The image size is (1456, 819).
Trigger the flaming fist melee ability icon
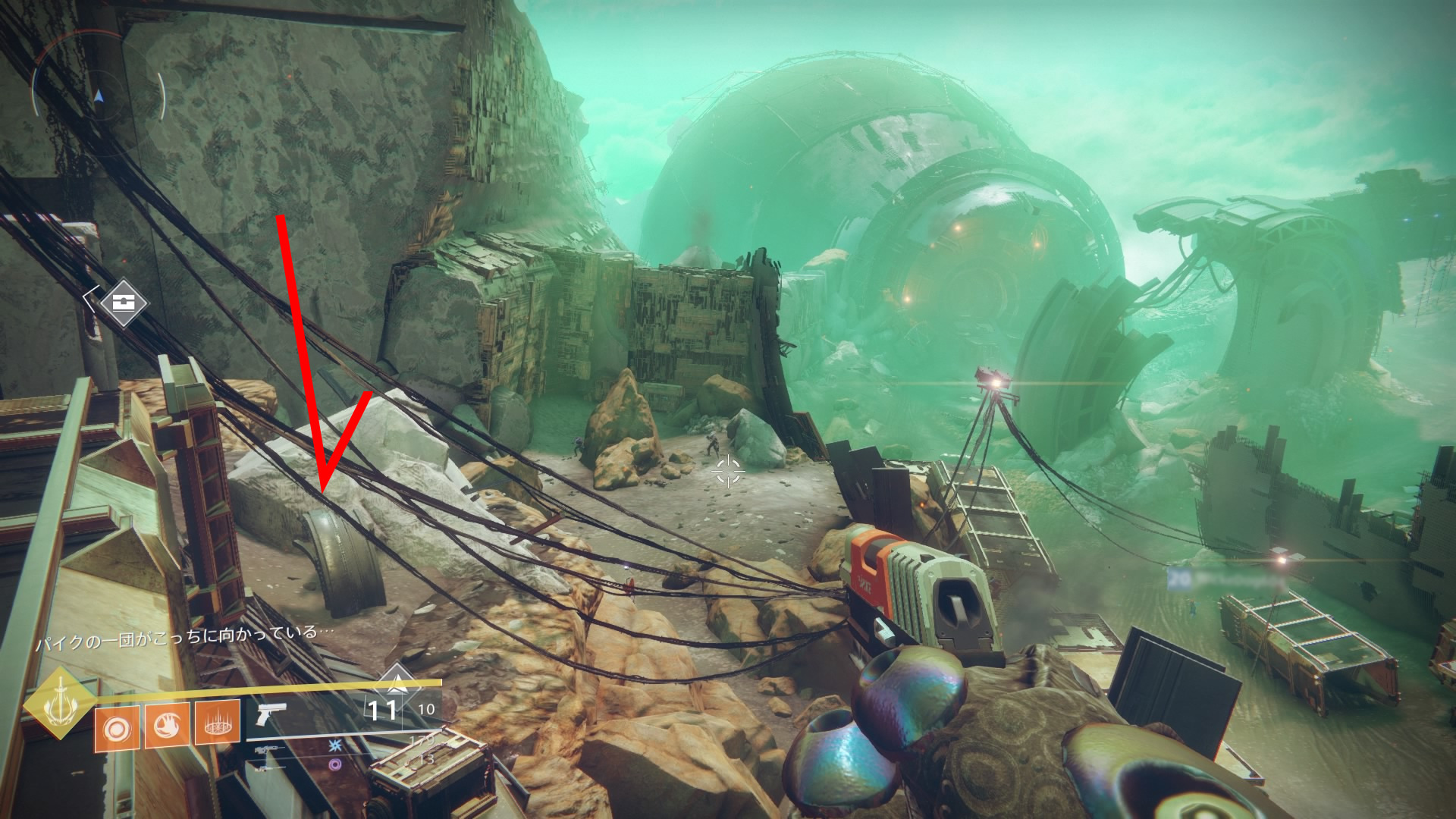point(167,726)
